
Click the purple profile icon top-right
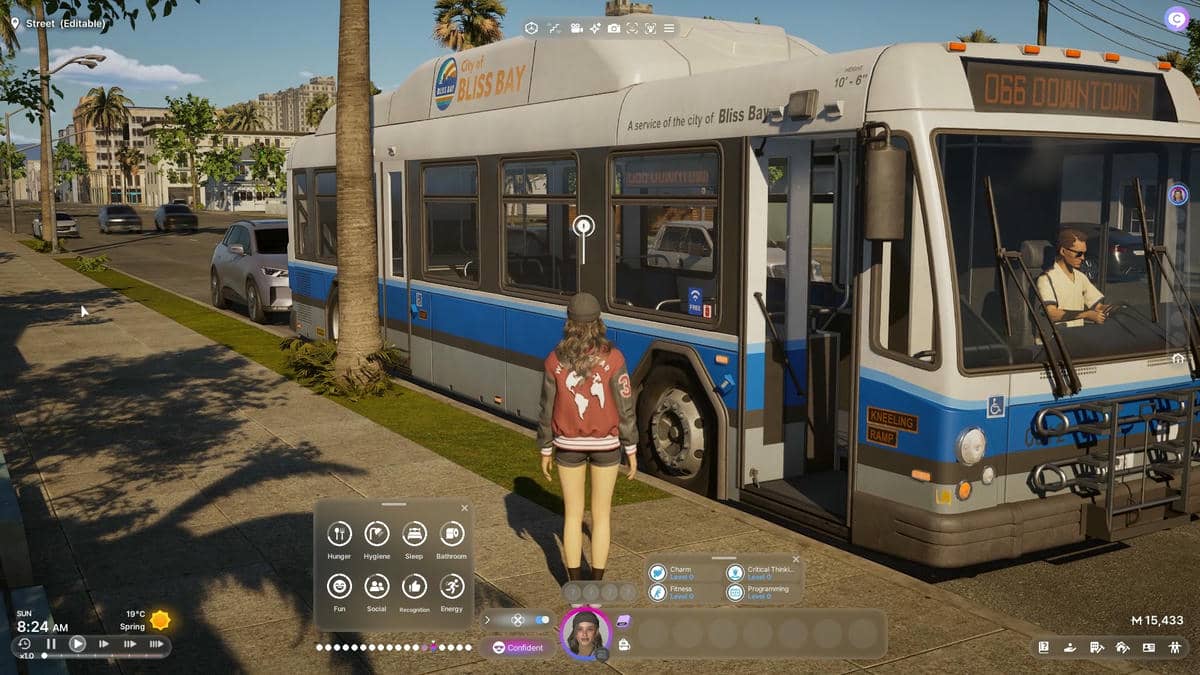point(1176,18)
